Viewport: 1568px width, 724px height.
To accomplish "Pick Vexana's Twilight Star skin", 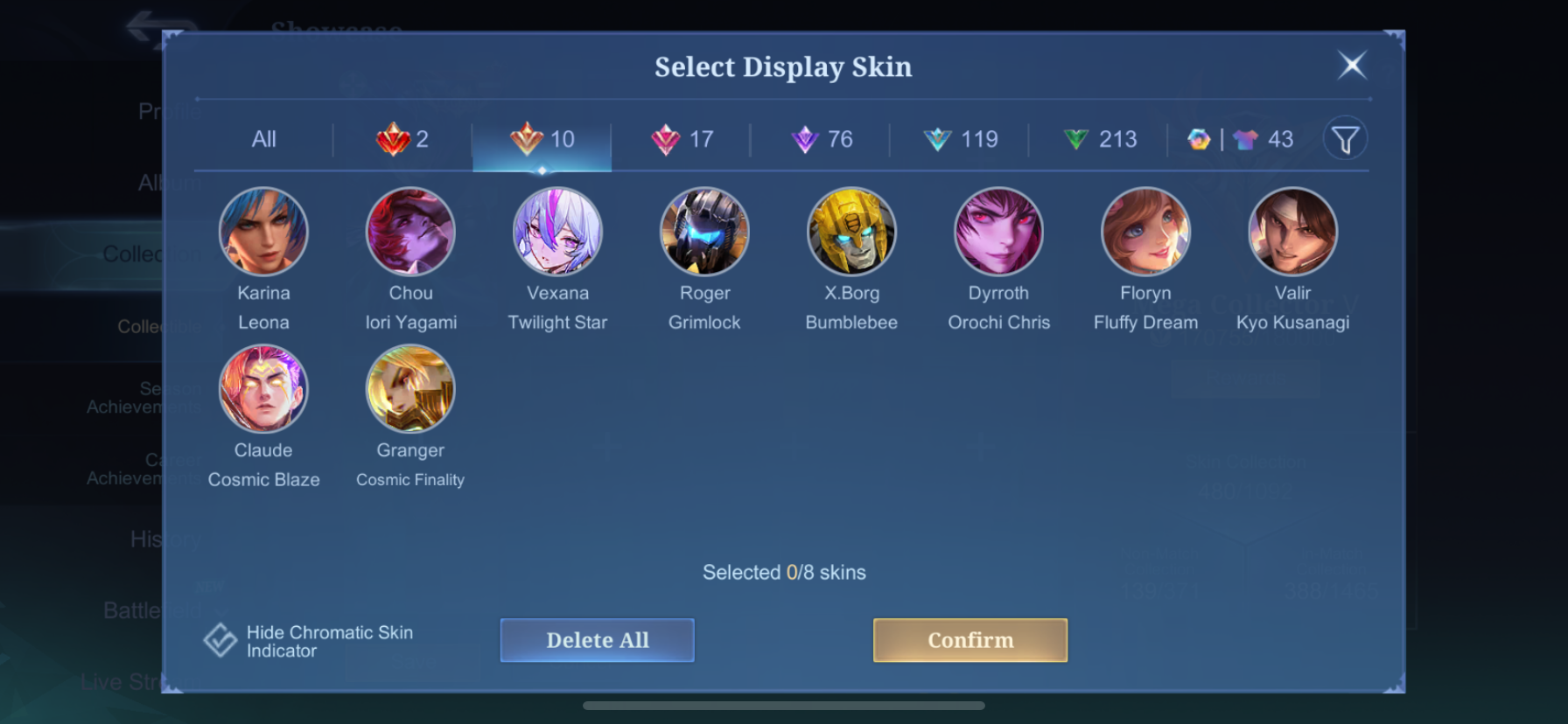I will coord(557,232).
